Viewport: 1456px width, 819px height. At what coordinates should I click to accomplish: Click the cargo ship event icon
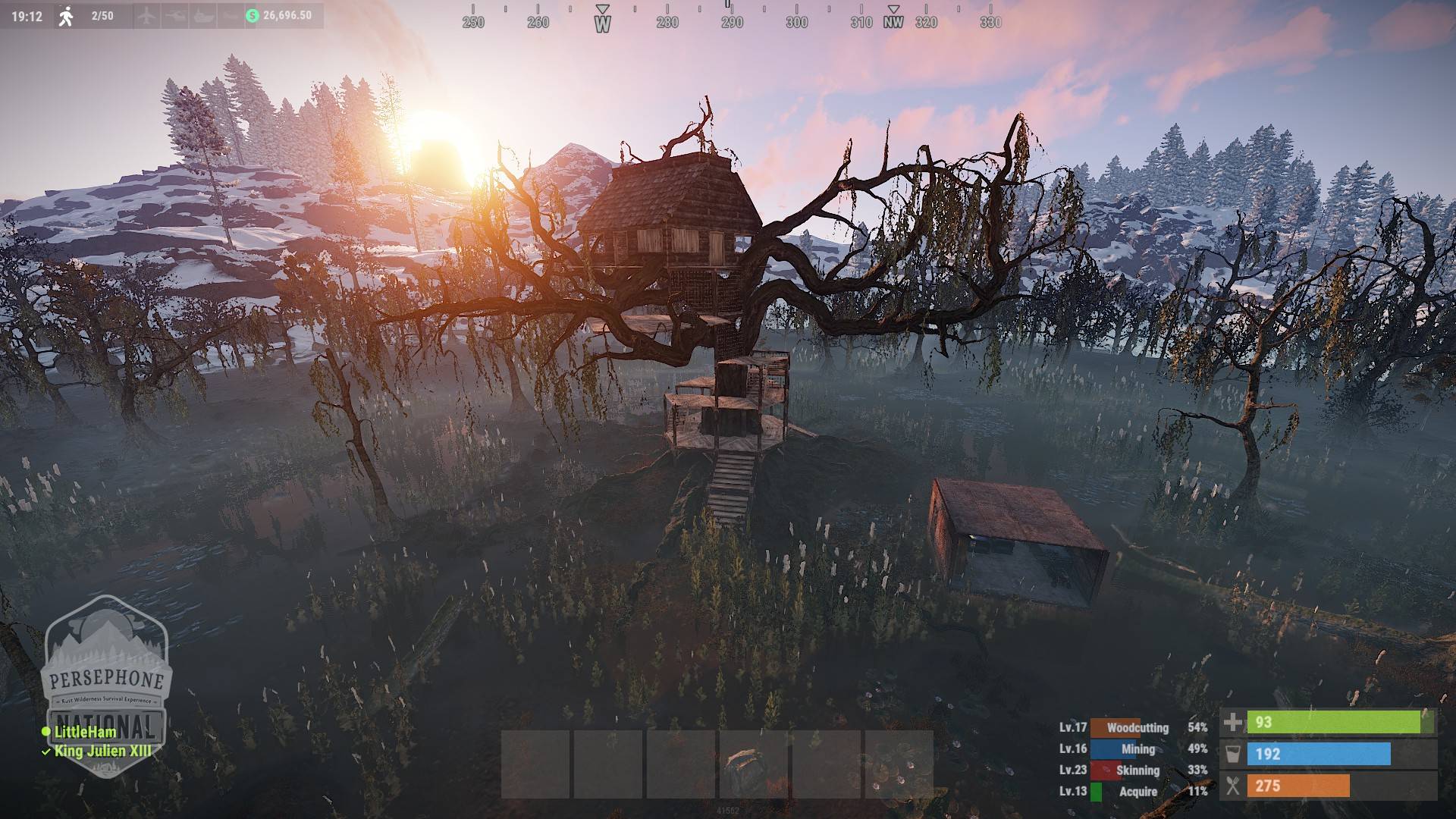[x=203, y=16]
